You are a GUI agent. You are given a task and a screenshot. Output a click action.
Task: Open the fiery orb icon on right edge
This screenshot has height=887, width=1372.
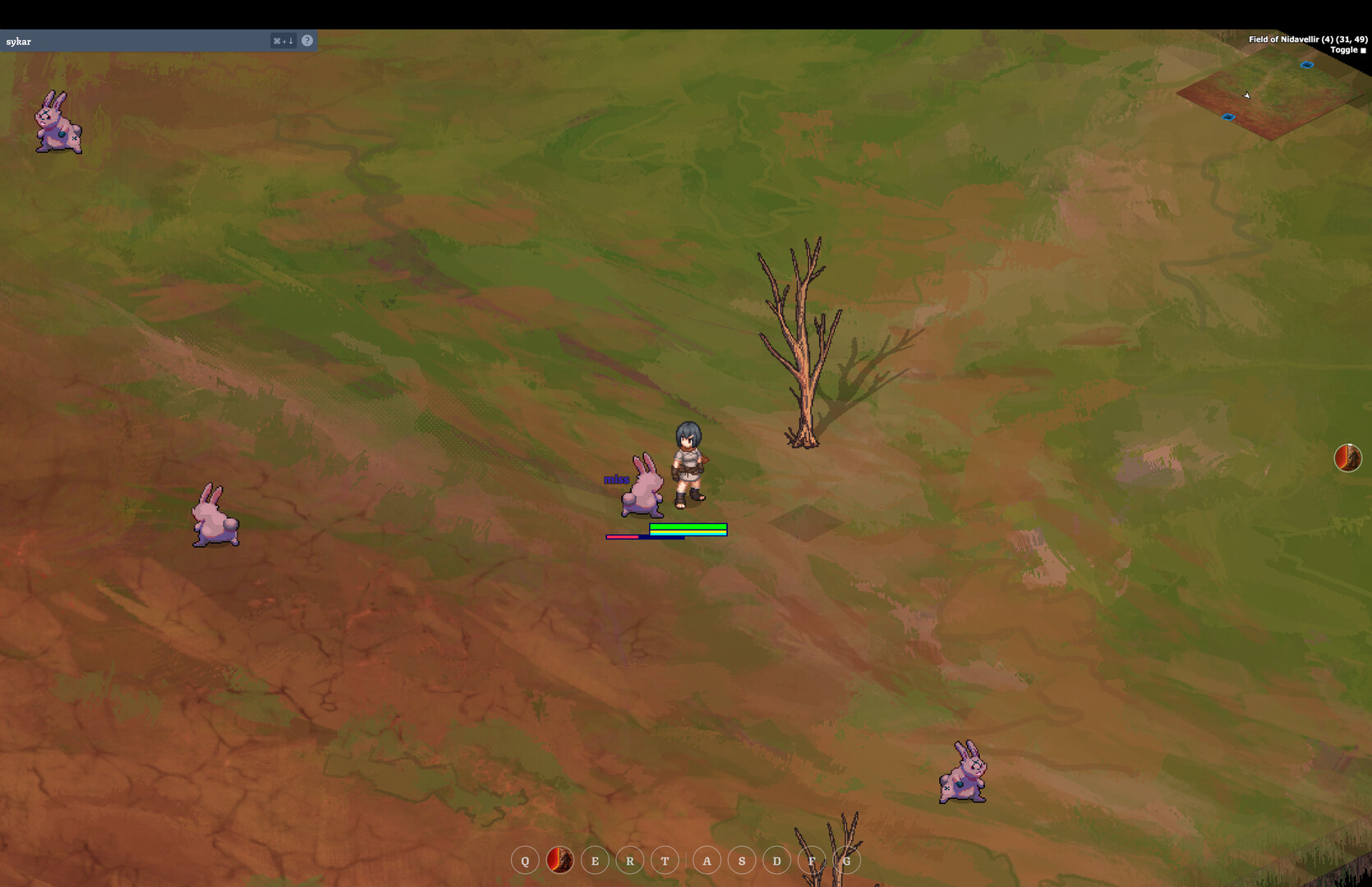click(1349, 458)
